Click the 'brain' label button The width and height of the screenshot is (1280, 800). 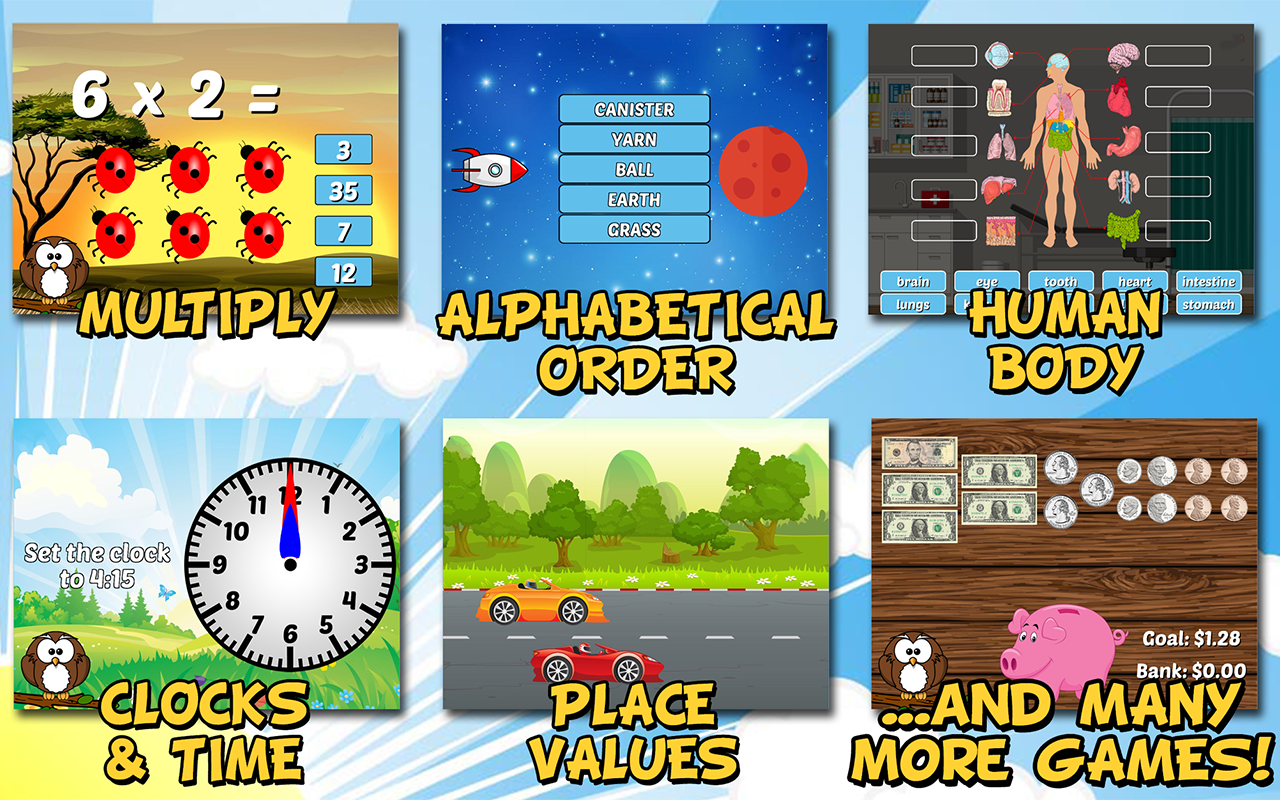point(913,282)
